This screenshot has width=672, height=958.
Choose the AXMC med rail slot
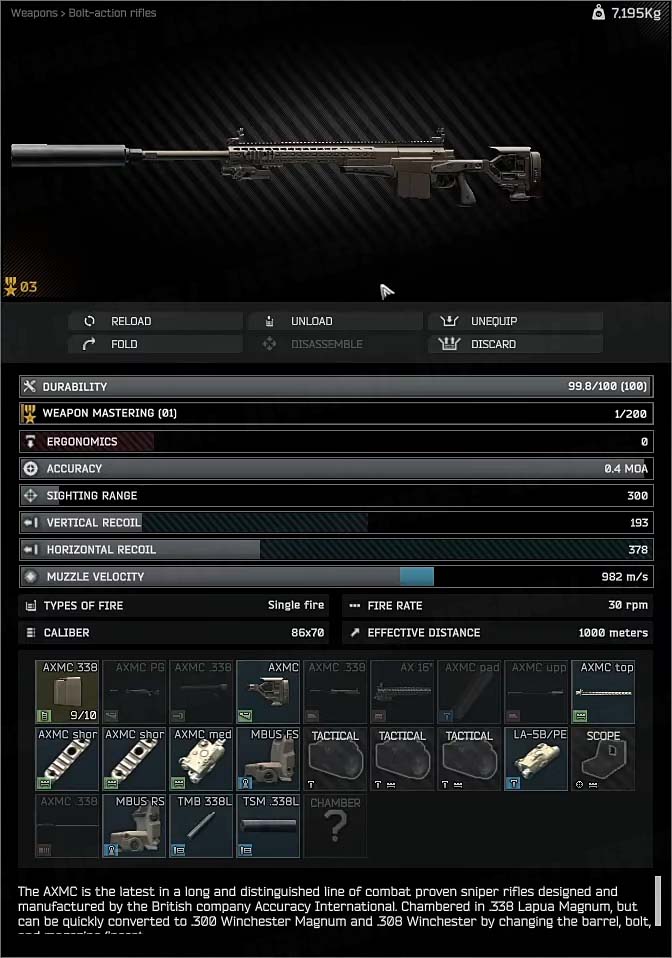tap(201, 759)
